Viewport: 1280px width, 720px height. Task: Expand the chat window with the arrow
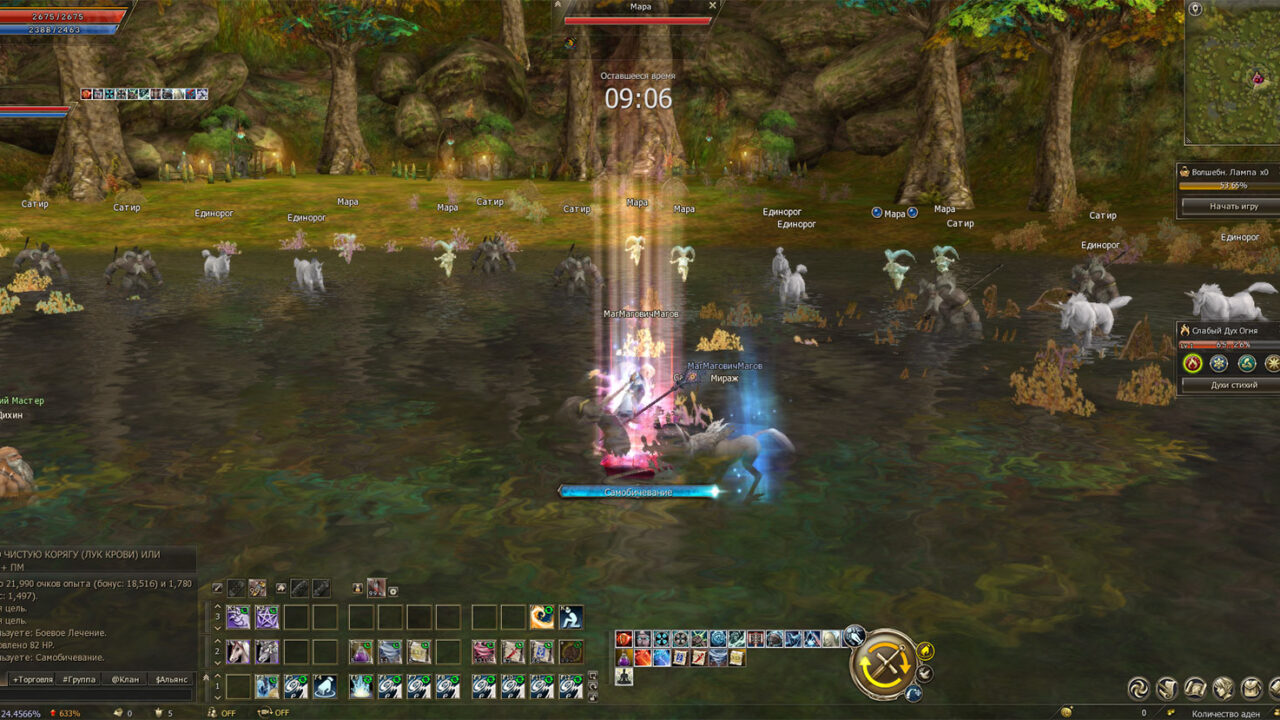coord(206,678)
